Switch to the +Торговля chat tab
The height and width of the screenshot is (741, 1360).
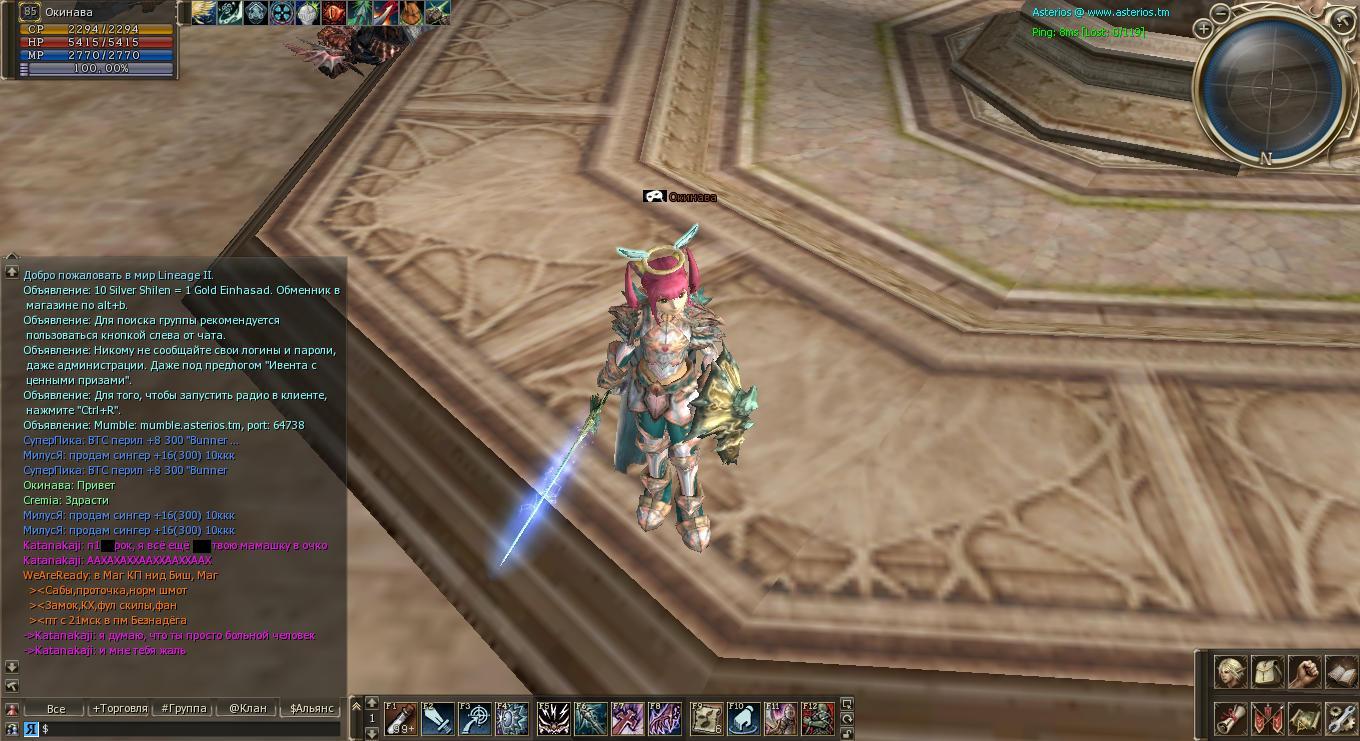120,708
